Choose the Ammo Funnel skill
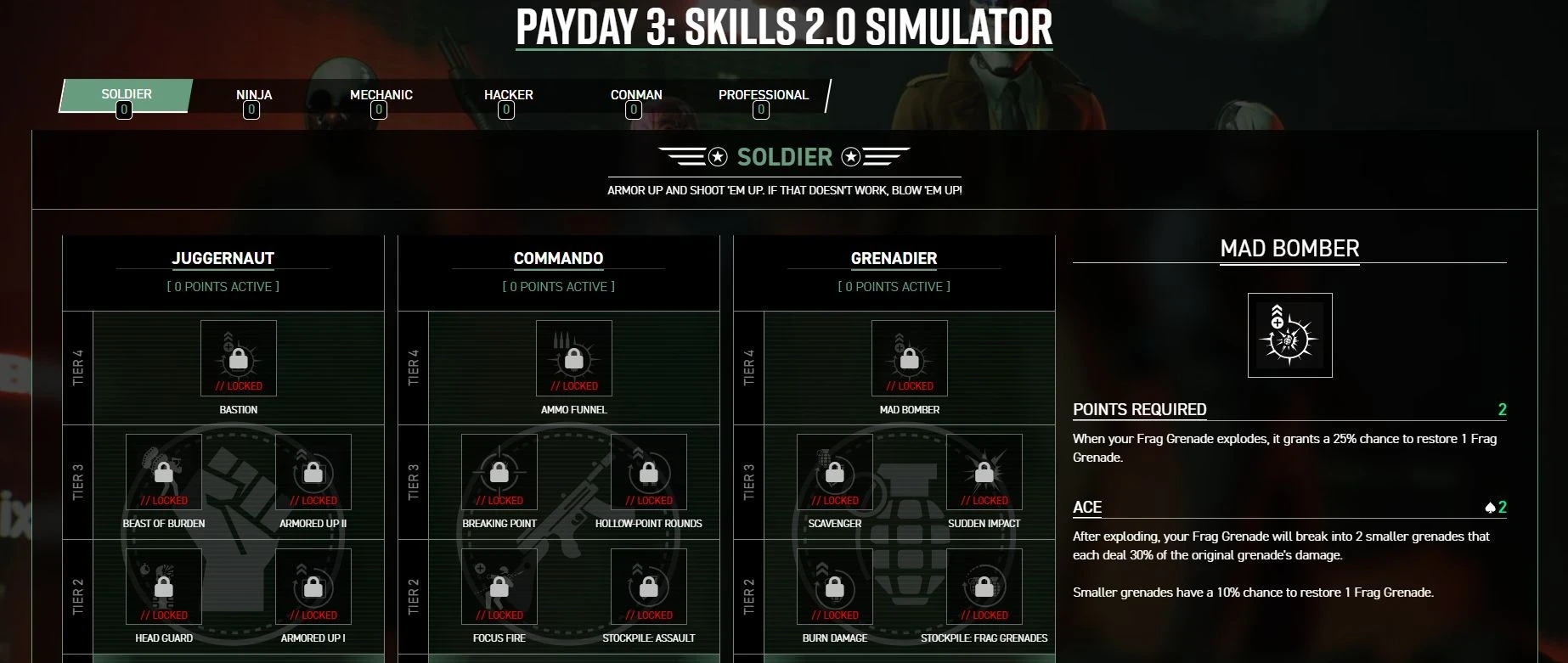Screen dimensions: 1568x663 [x=574, y=358]
